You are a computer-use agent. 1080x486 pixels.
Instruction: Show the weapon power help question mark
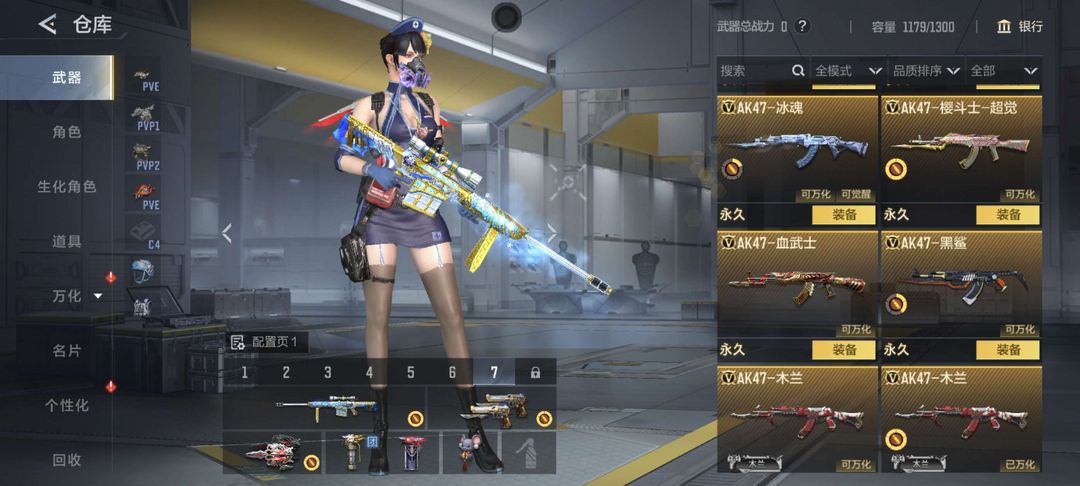[x=802, y=27]
